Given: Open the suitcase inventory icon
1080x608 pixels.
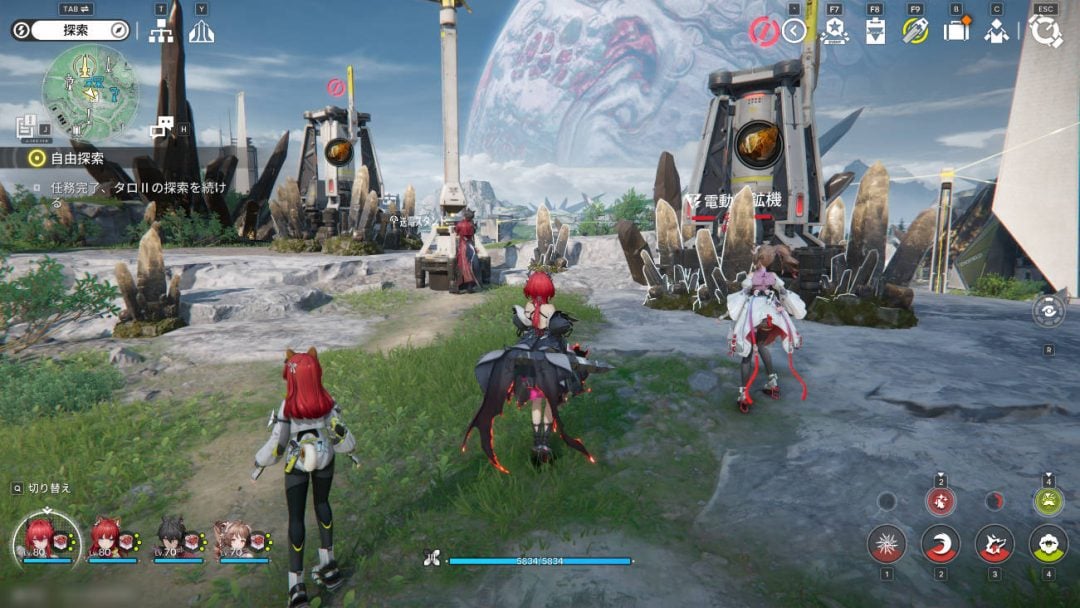Looking at the screenshot, I should coord(956,31).
